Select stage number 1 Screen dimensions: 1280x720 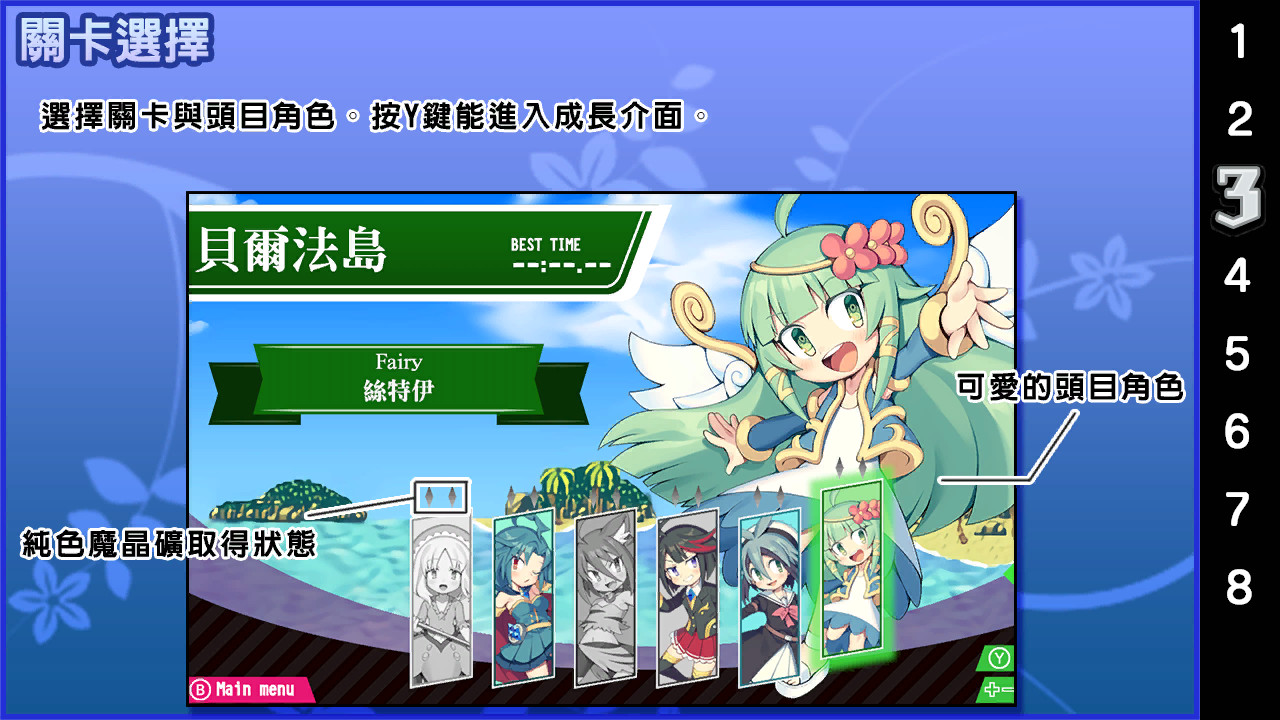[x=1240, y=40]
